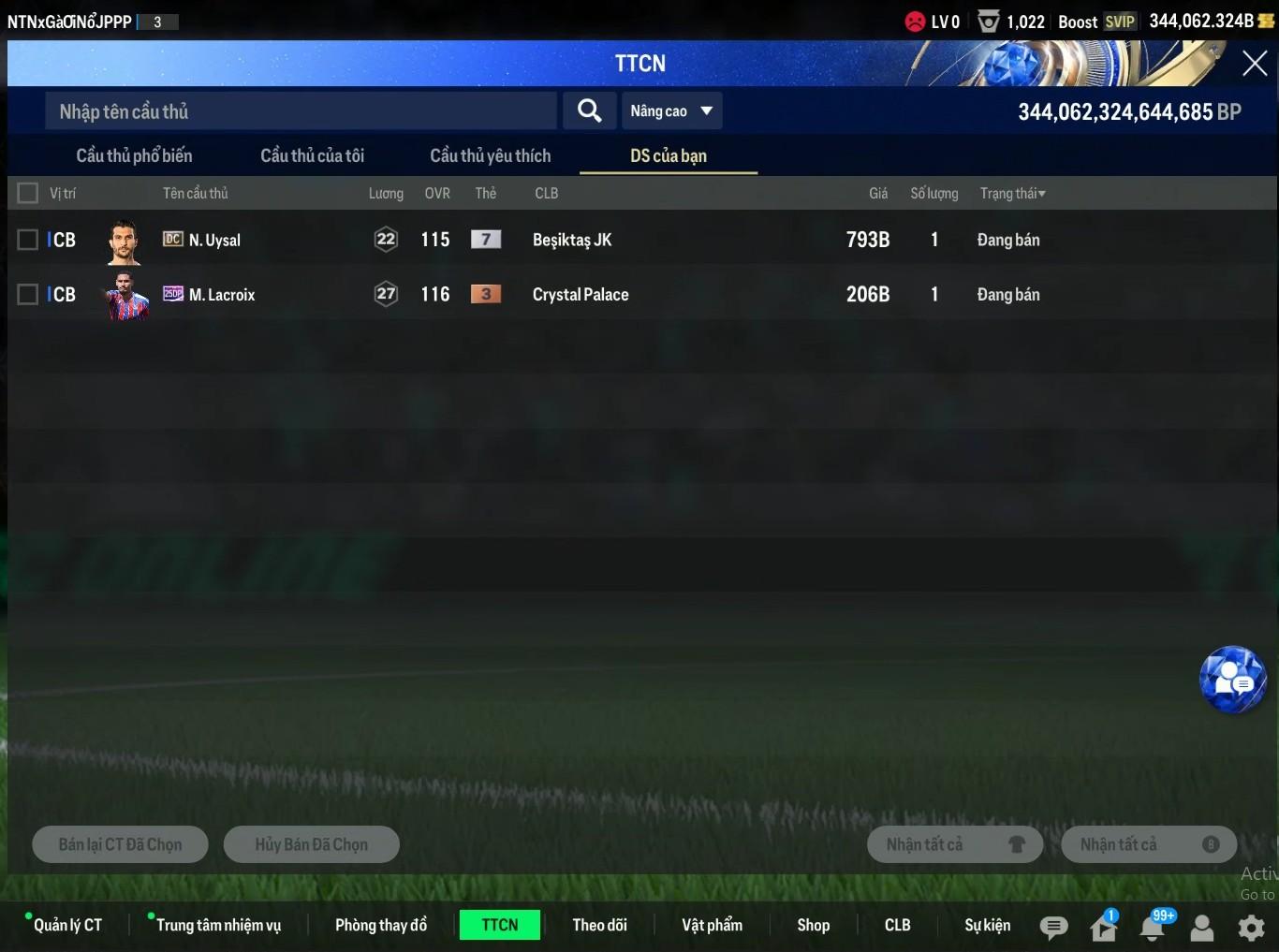Close the TTCN window
This screenshot has height=952, width=1279.
click(x=1254, y=64)
